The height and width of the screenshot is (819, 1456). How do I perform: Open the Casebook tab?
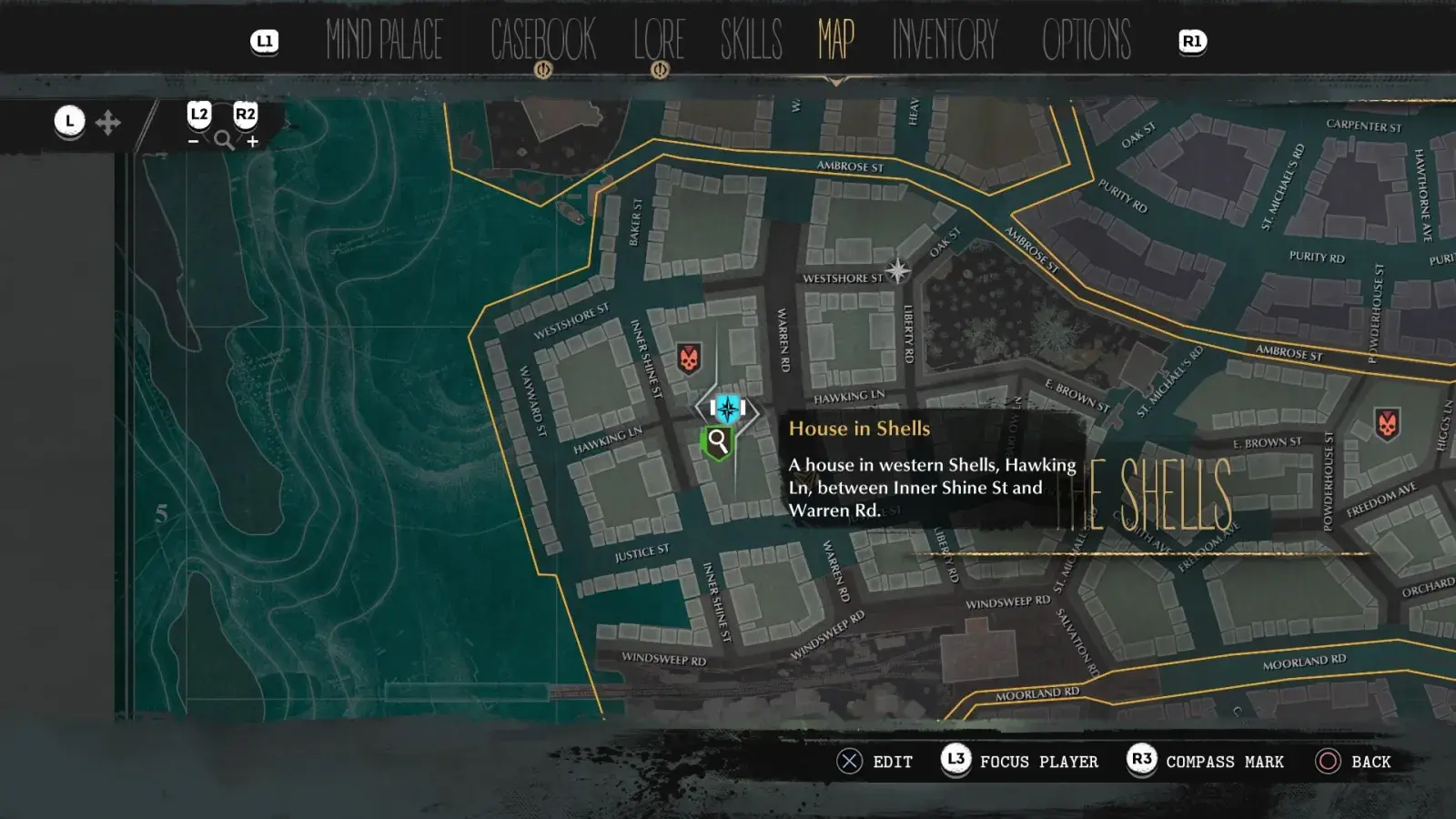click(x=542, y=40)
